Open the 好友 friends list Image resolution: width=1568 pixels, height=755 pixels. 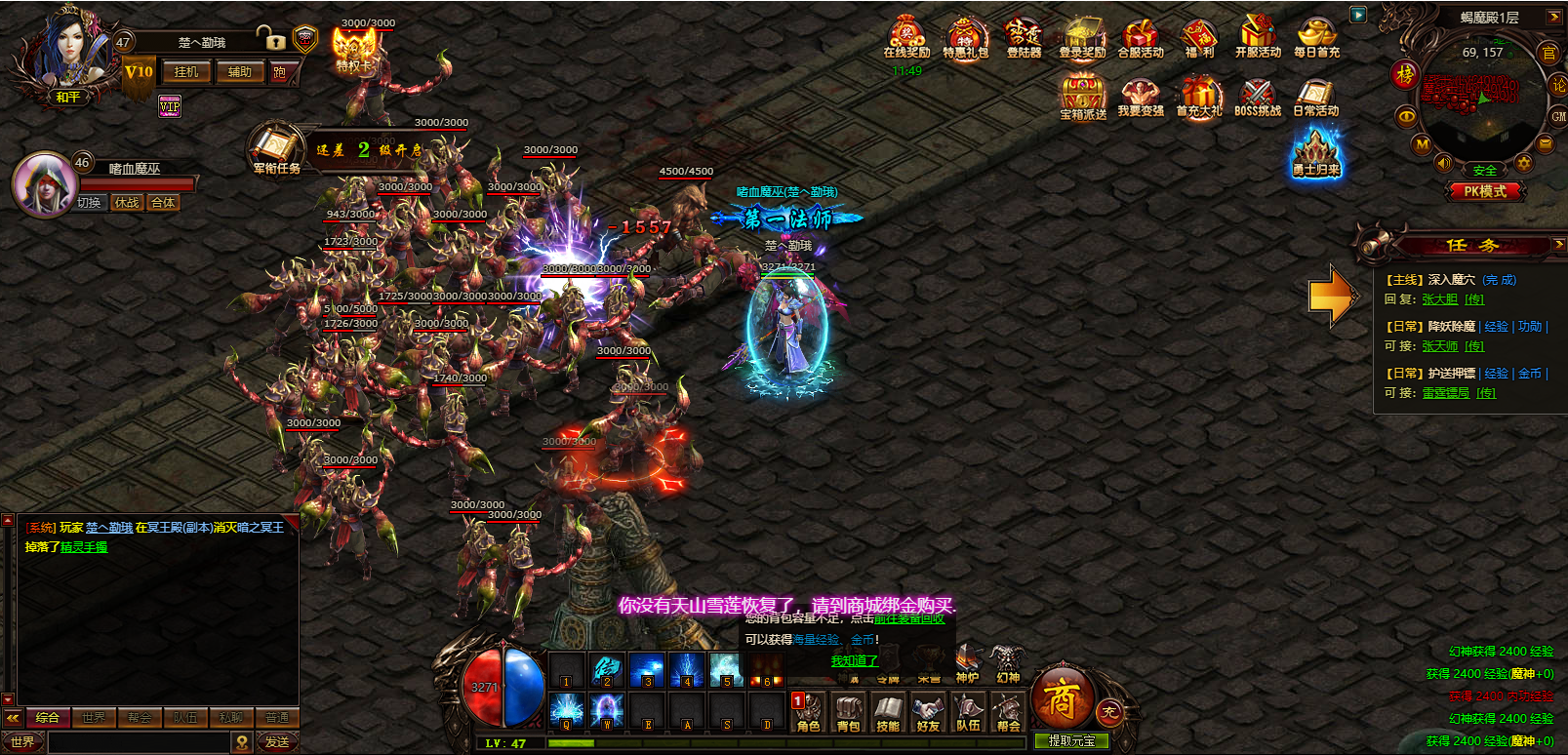tap(928, 712)
